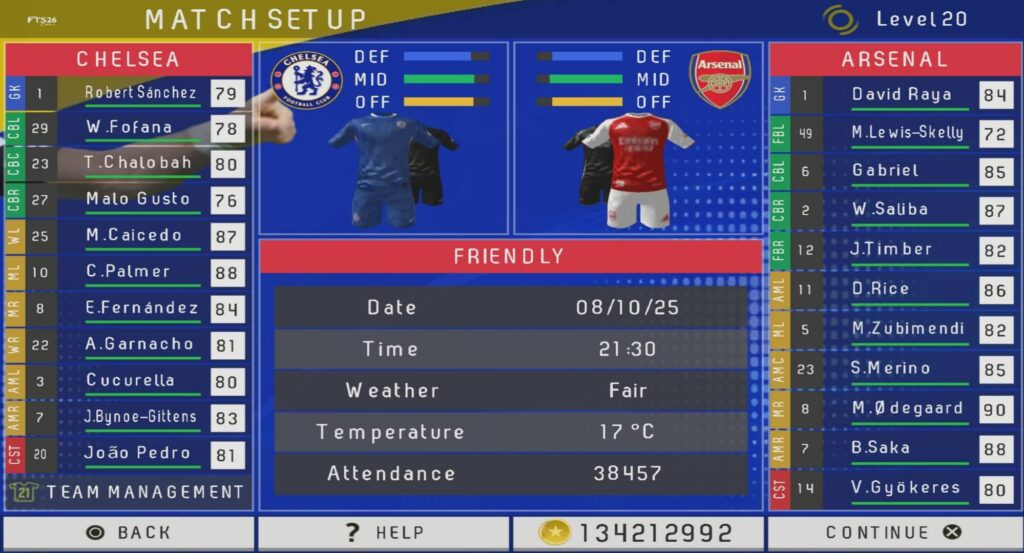Select Robert Sánchez in Chelsea lineup

140,93
